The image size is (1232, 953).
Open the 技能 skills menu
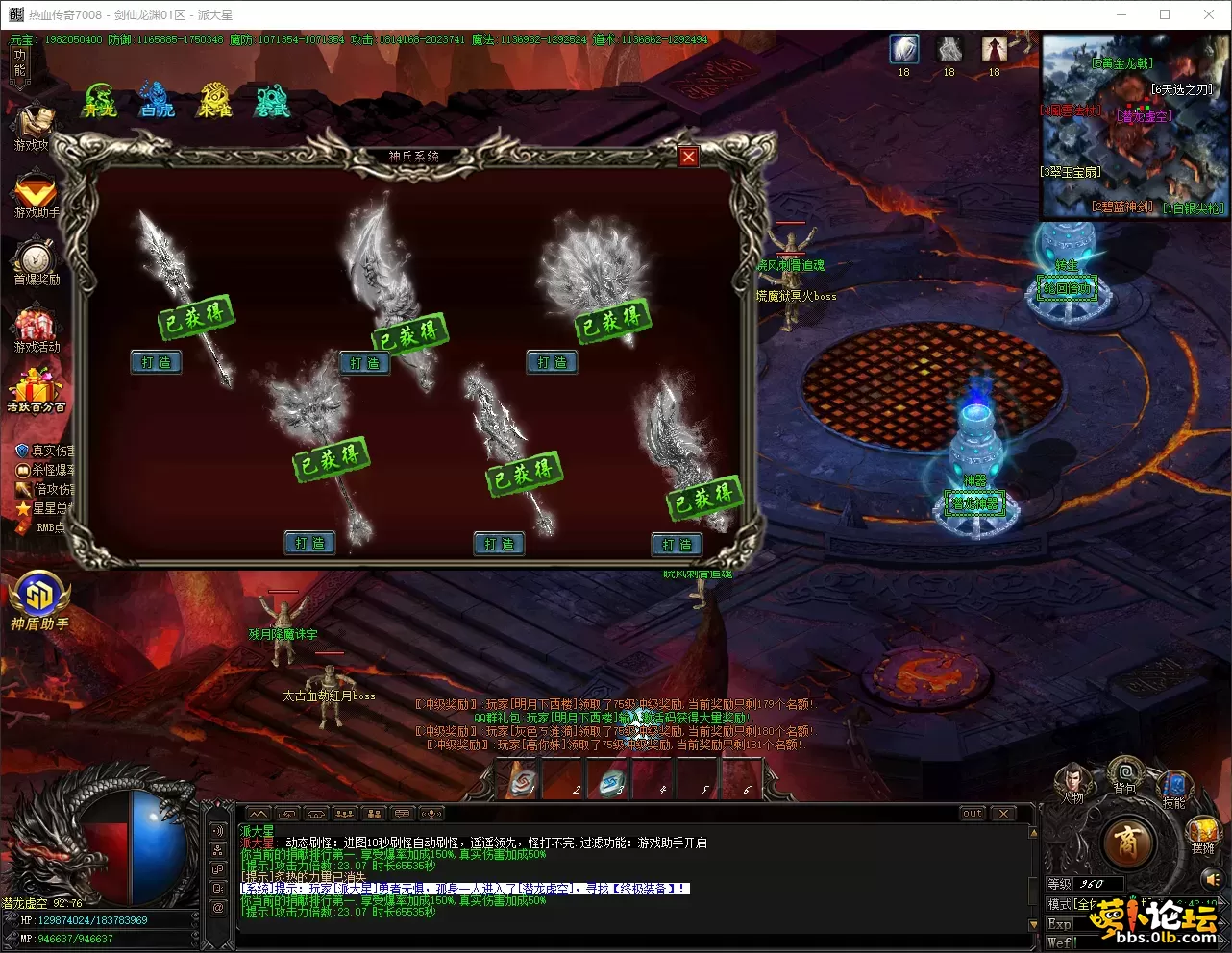[x=1173, y=787]
